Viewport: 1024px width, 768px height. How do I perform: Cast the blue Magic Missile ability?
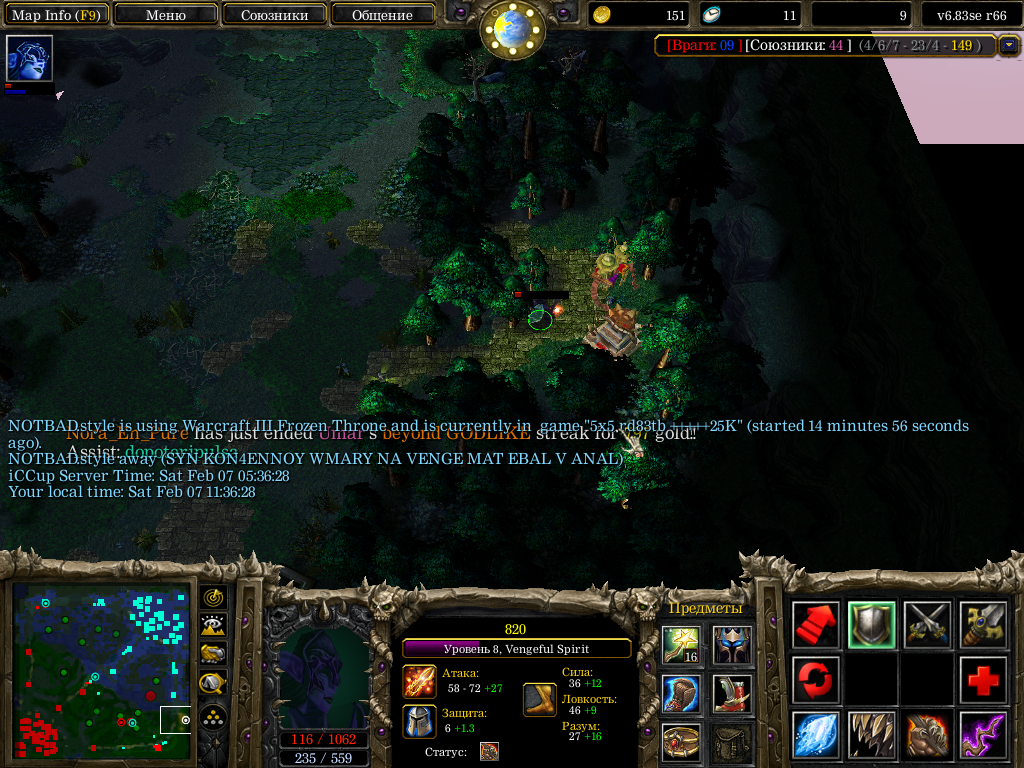(816, 735)
